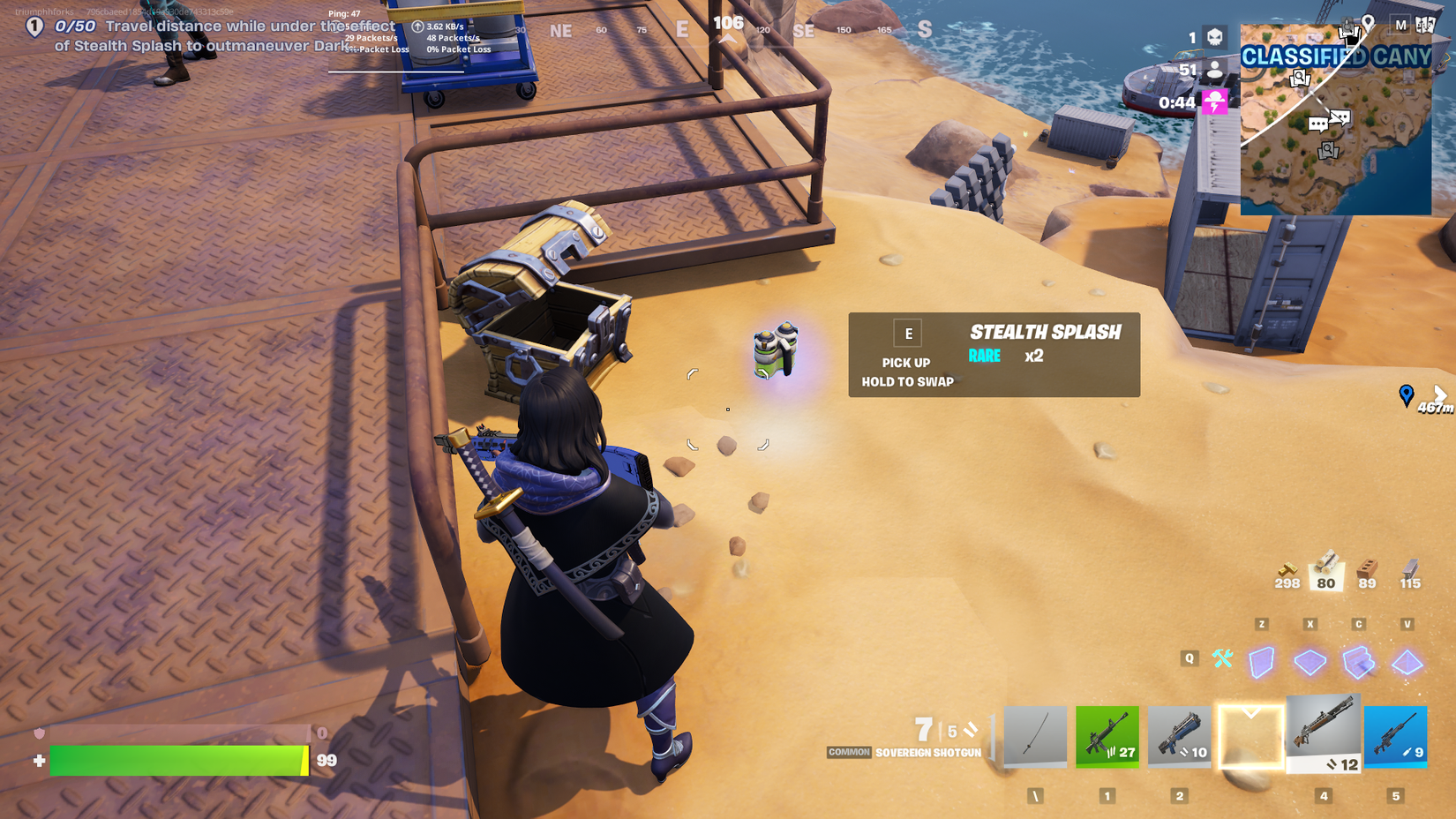Equip the green machine gun in slot 2

[x=1107, y=737]
